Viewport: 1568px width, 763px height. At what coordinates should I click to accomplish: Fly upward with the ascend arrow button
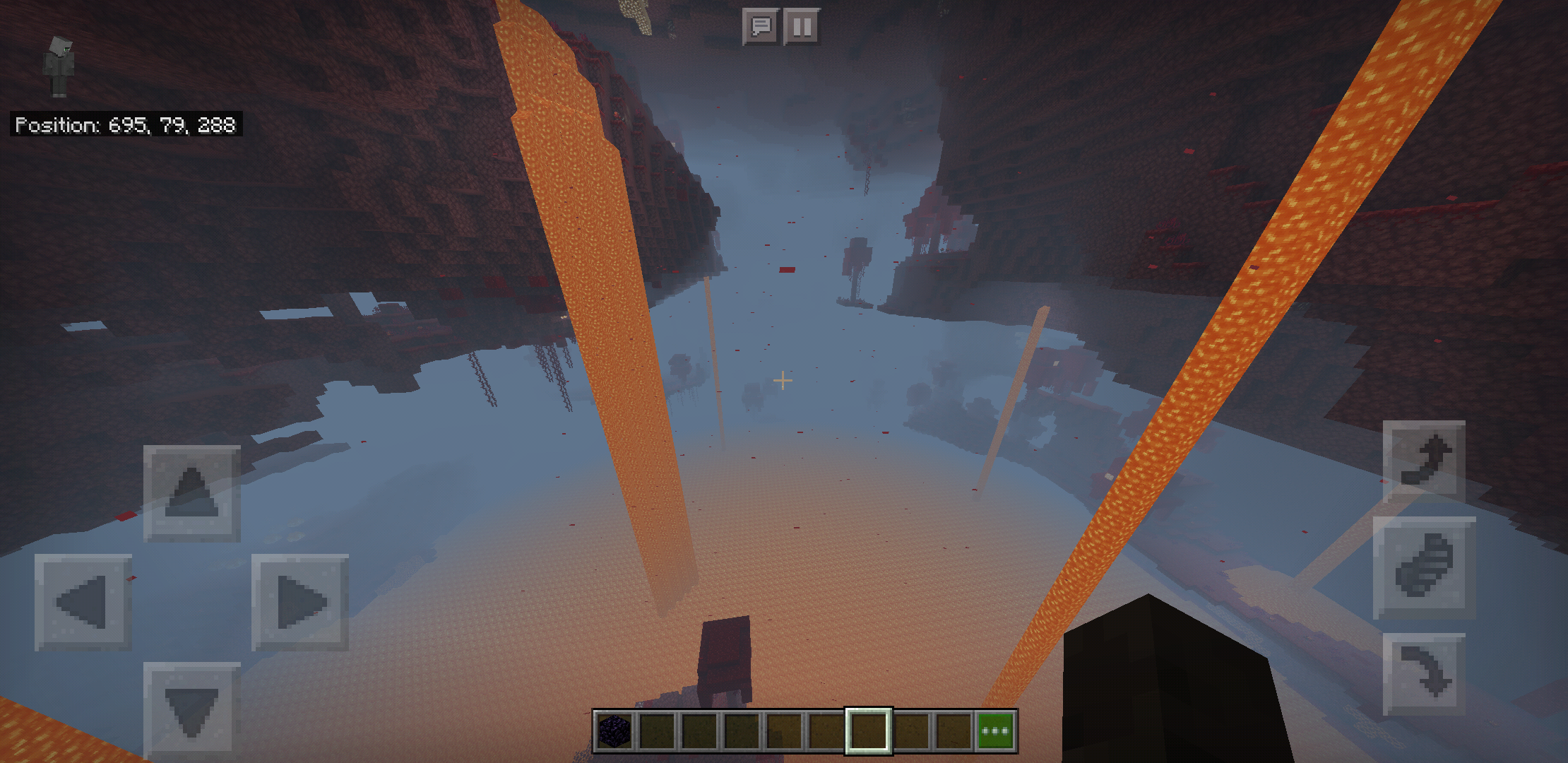click(x=1424, y=461)
